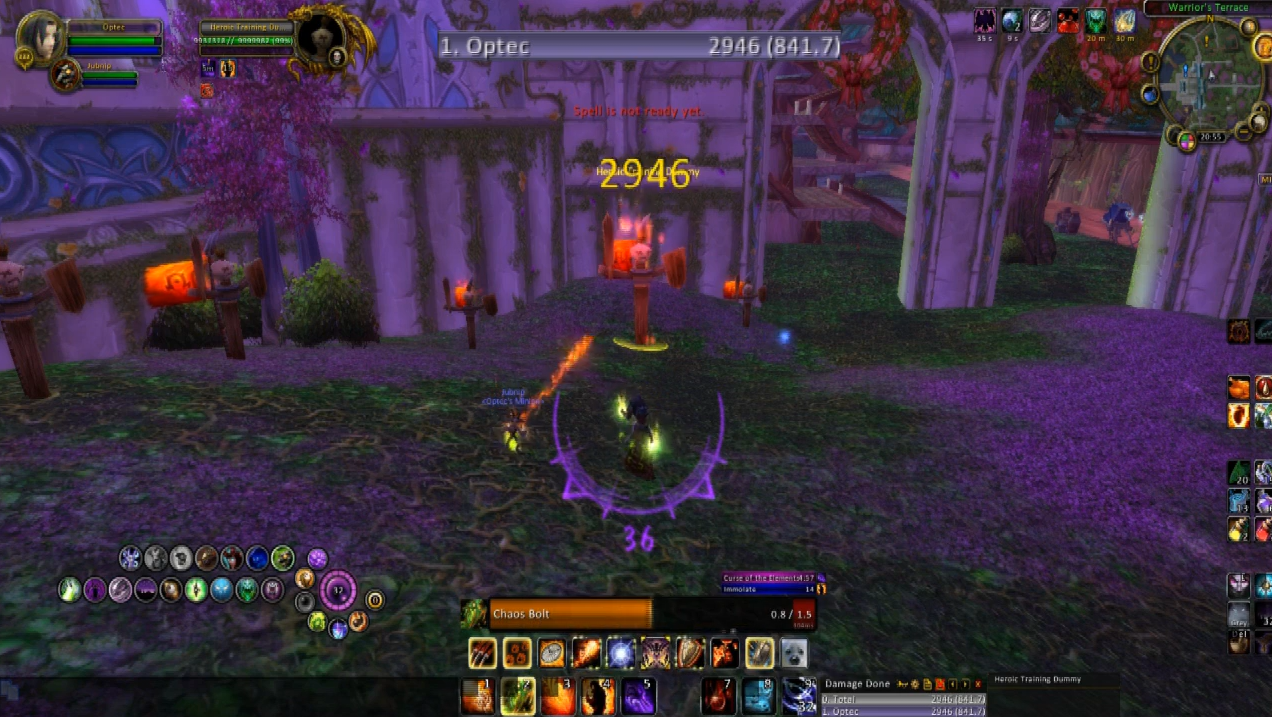This screenshot has width=1272, height=717.
Task: Open the damage meter gear settings
Action: [x=914, y=684]
